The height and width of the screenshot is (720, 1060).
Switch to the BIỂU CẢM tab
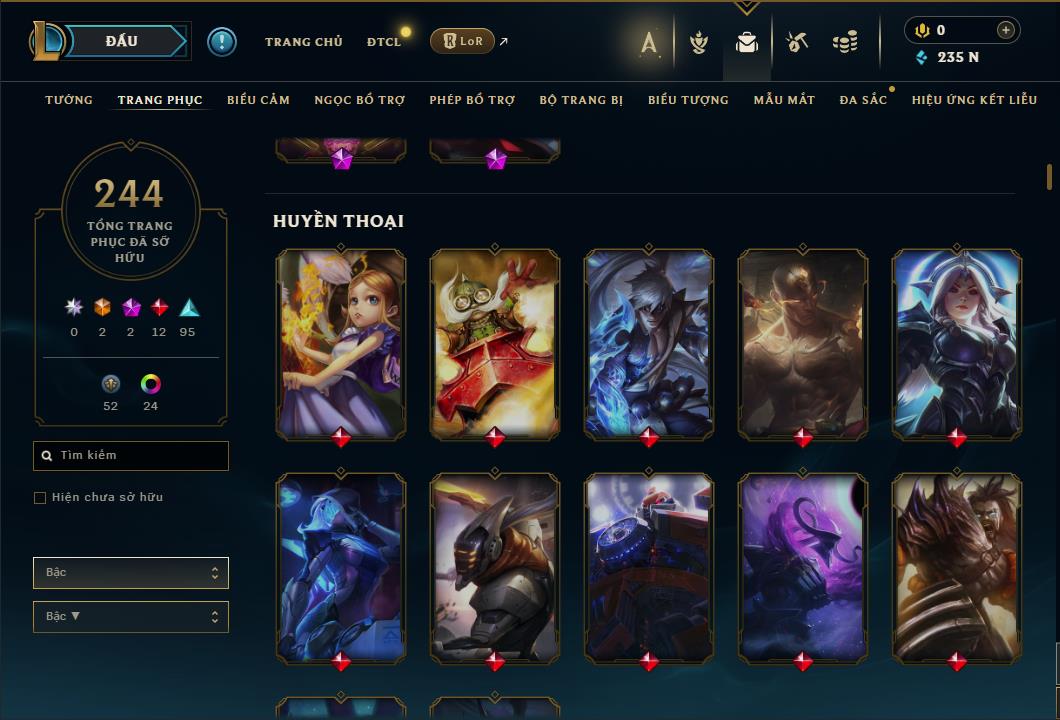click(x=258, y=100)
